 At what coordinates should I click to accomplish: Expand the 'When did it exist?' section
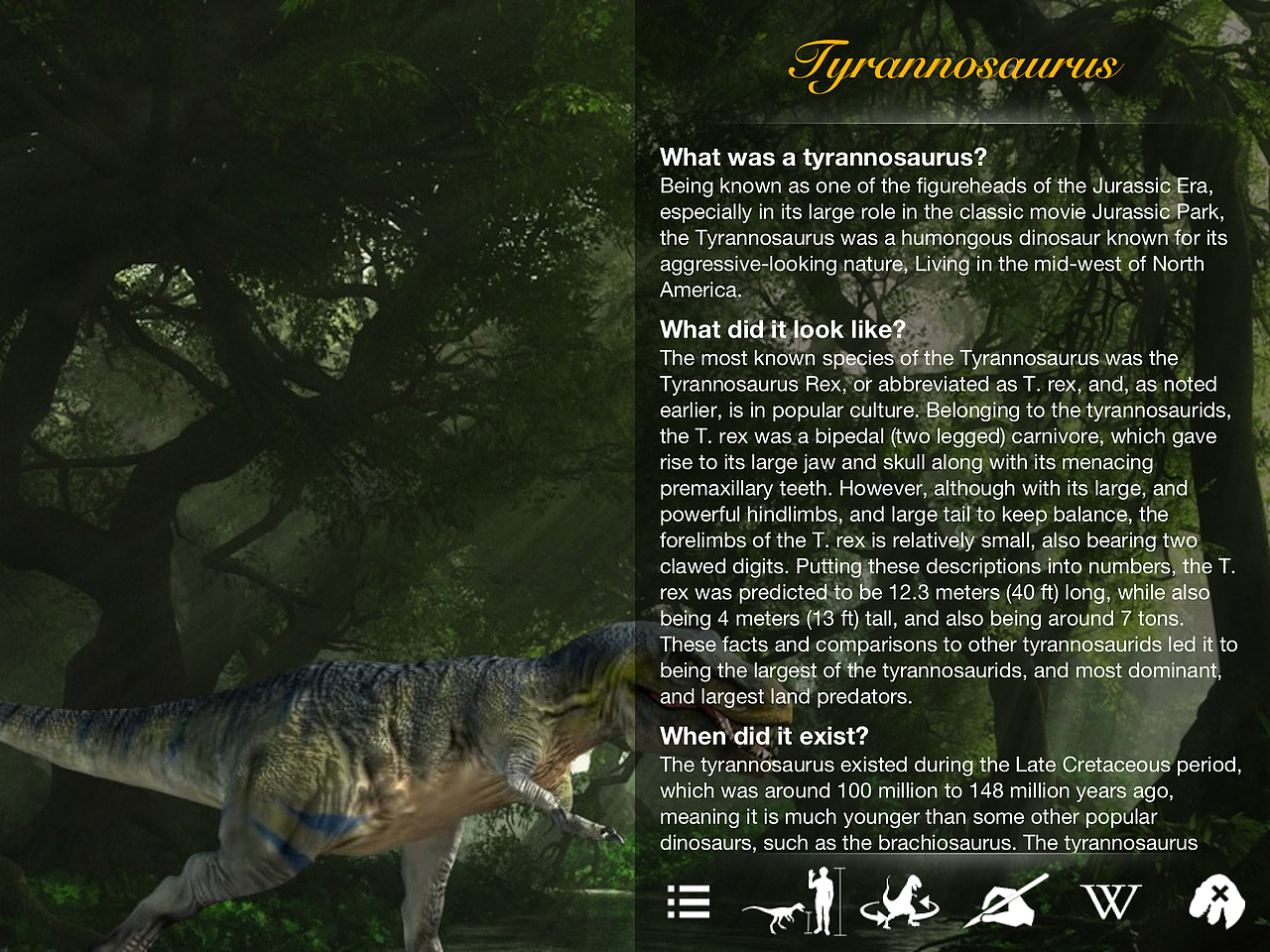click(x=764, y=736)
